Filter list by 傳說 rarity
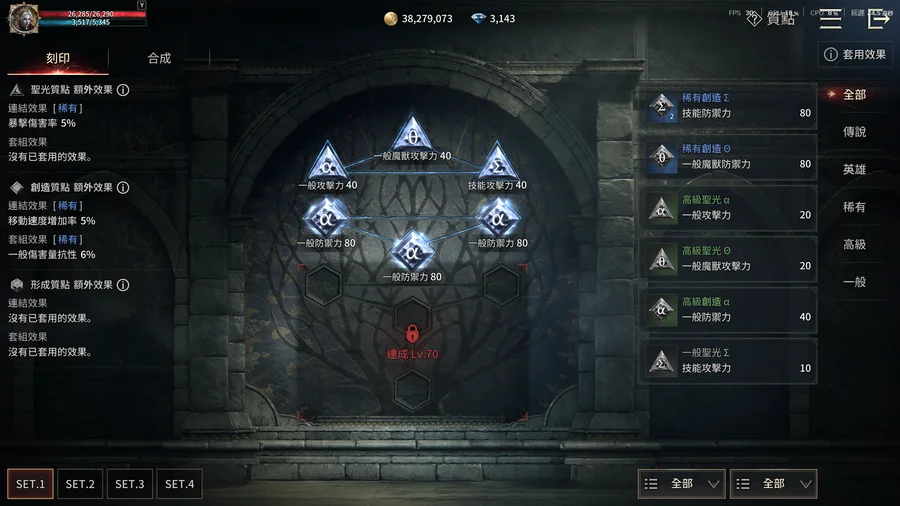Image resolution: width=900 pixels, height=506 pixels. click(854, 132)
